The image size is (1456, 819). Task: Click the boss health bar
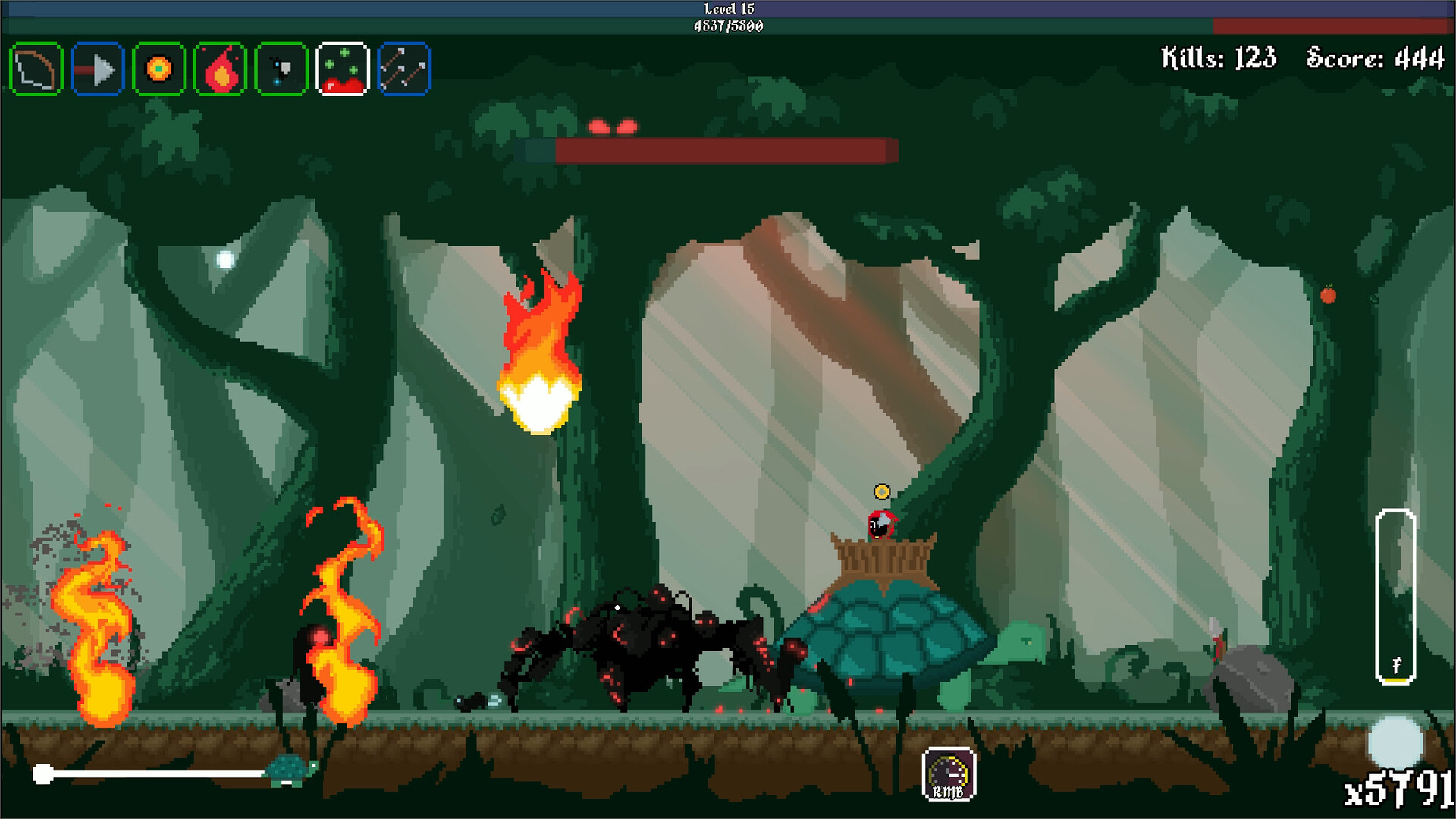724,149
